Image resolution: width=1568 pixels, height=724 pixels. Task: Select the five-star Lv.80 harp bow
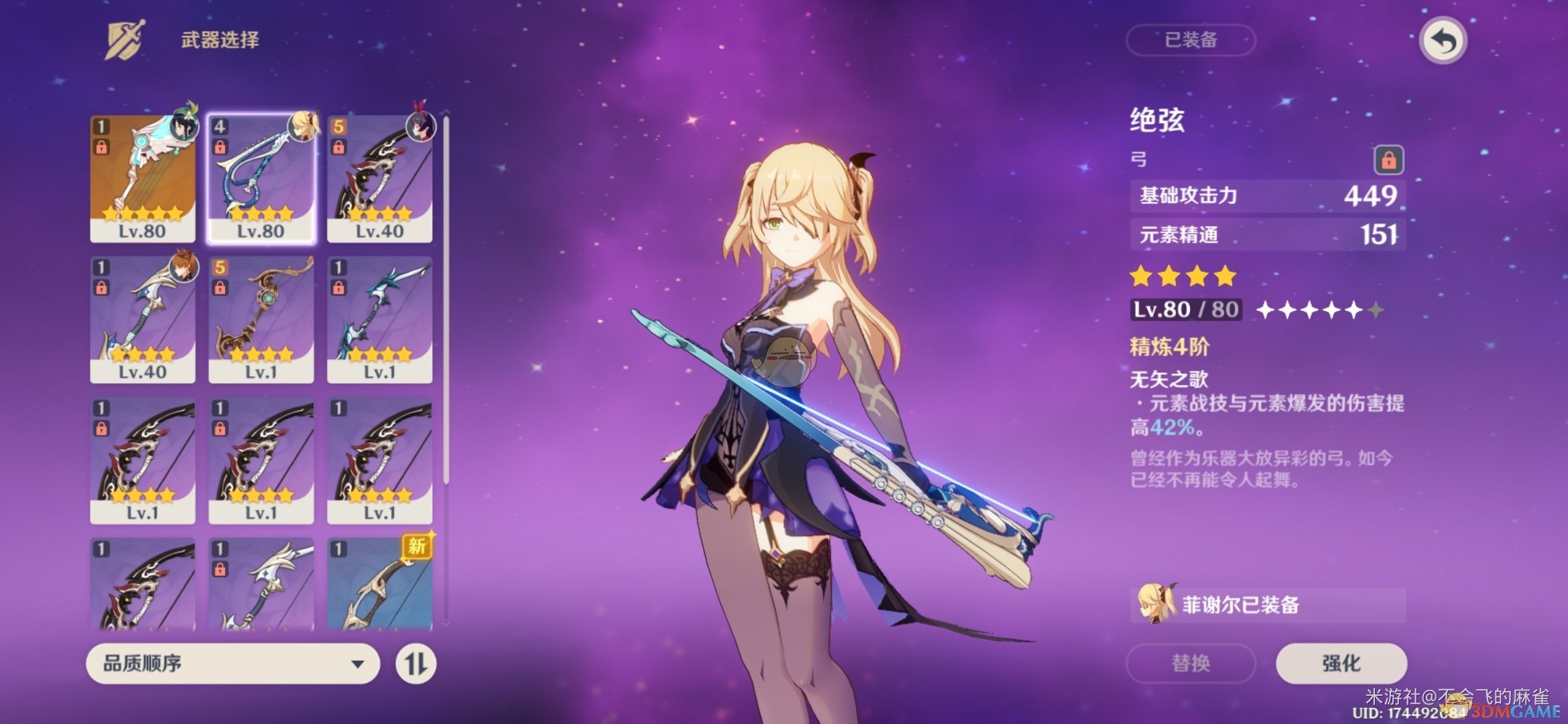pos(143,178)
